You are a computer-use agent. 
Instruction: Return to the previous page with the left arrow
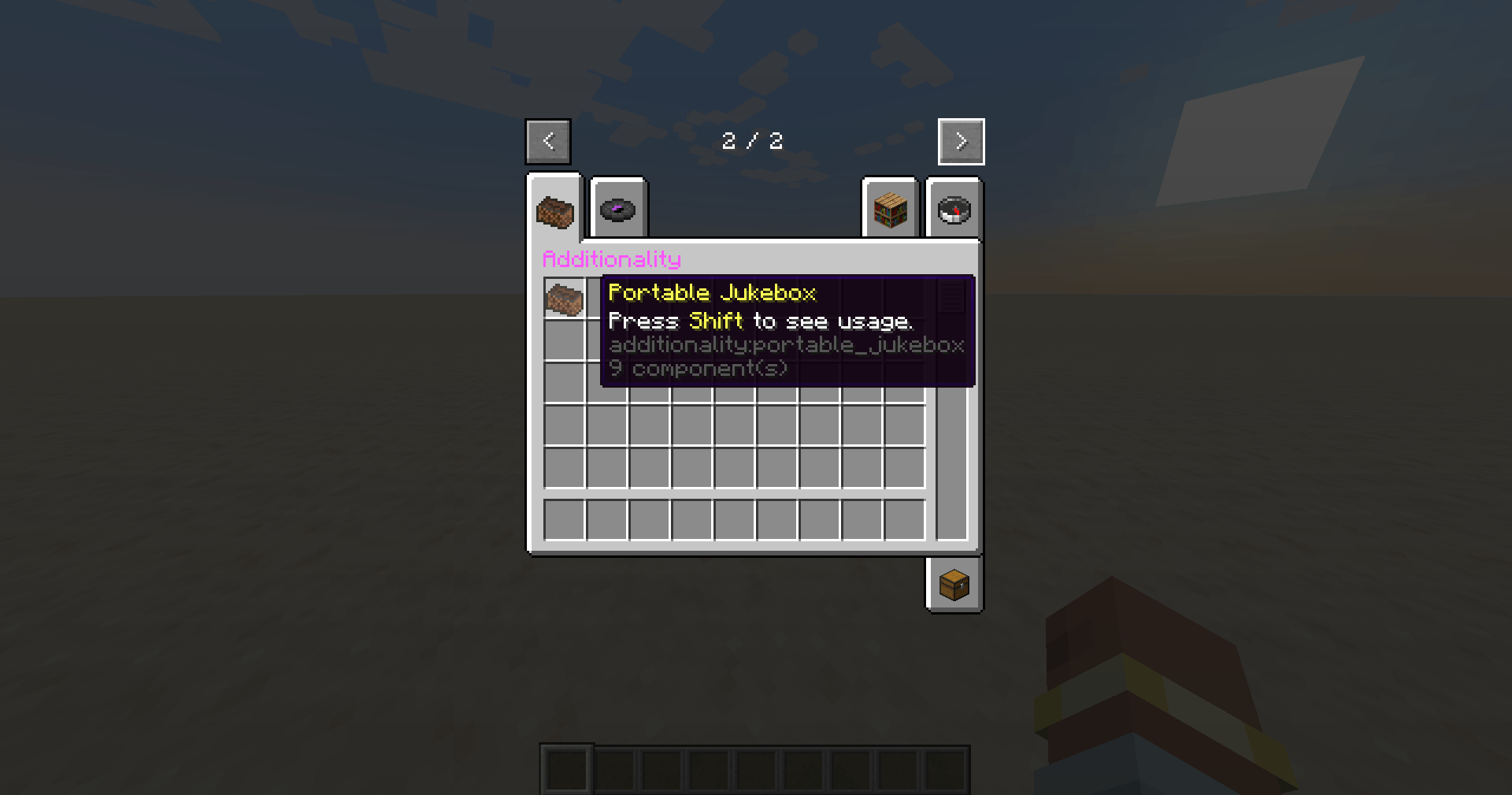click(548, 141)
